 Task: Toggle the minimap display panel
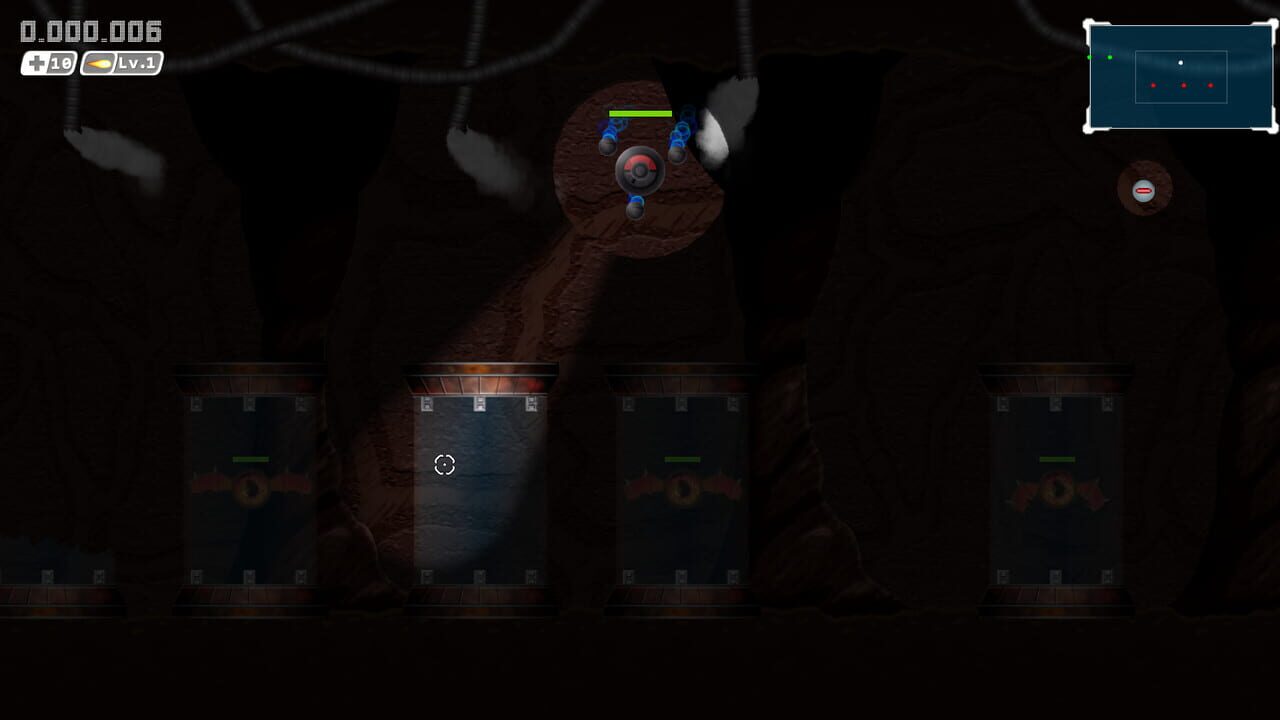coord(1180,75)
